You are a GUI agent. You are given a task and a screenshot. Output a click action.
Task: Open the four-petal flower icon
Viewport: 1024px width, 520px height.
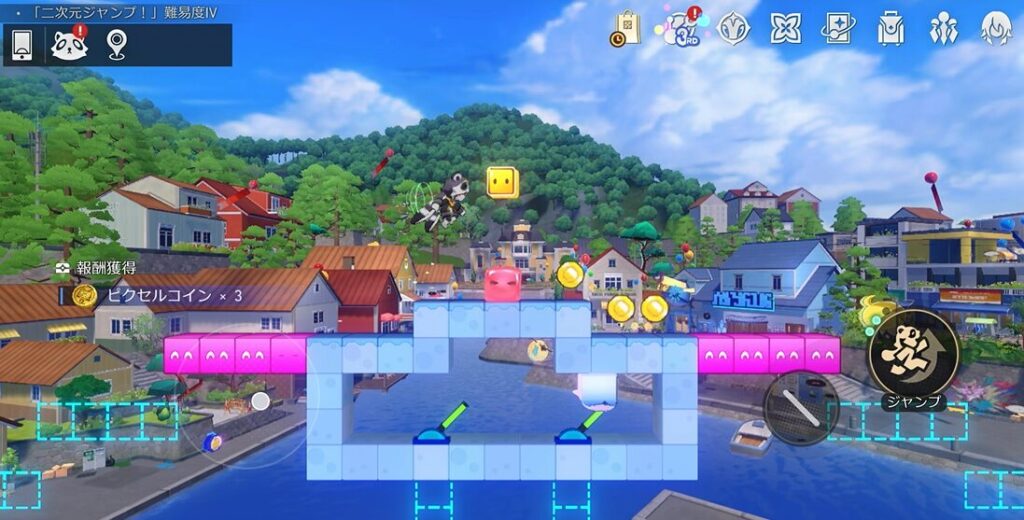tap(785, 28)
